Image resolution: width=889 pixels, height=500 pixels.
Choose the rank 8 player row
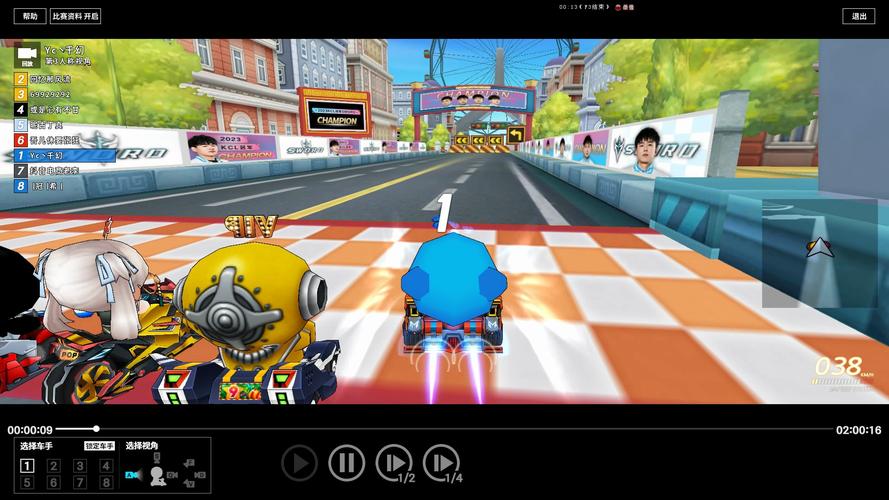pyautogui.click(x=47, y=186)
